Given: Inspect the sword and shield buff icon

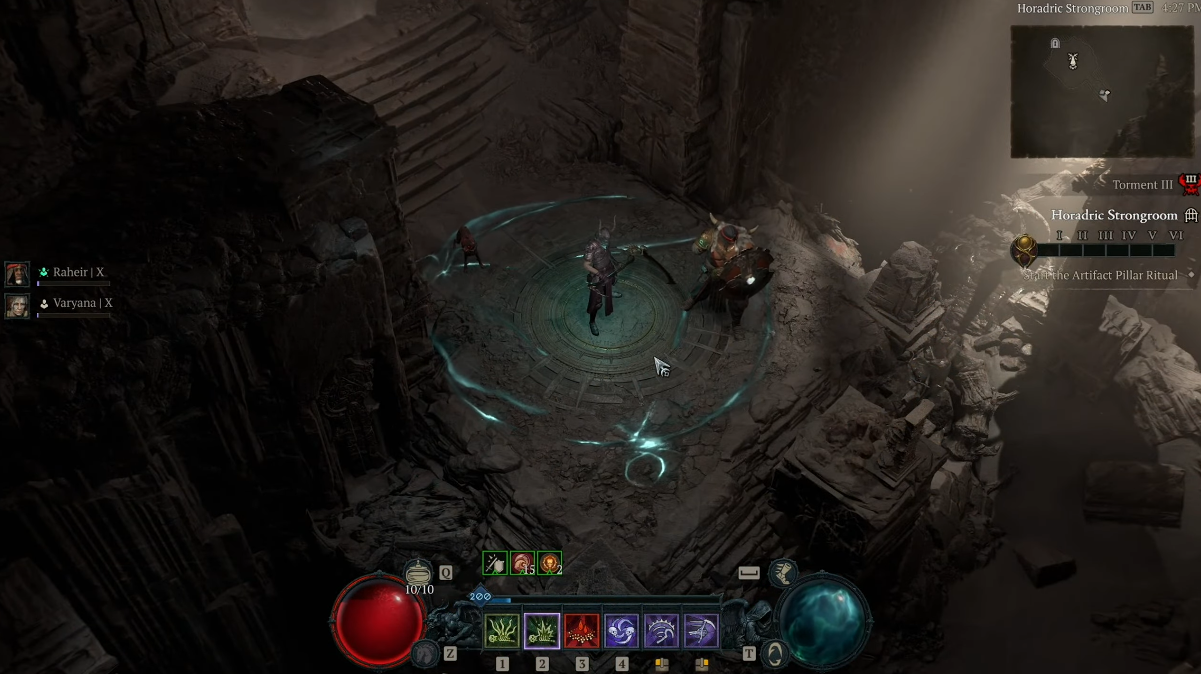Looking at the screenshot, I should tap(495, 563).
